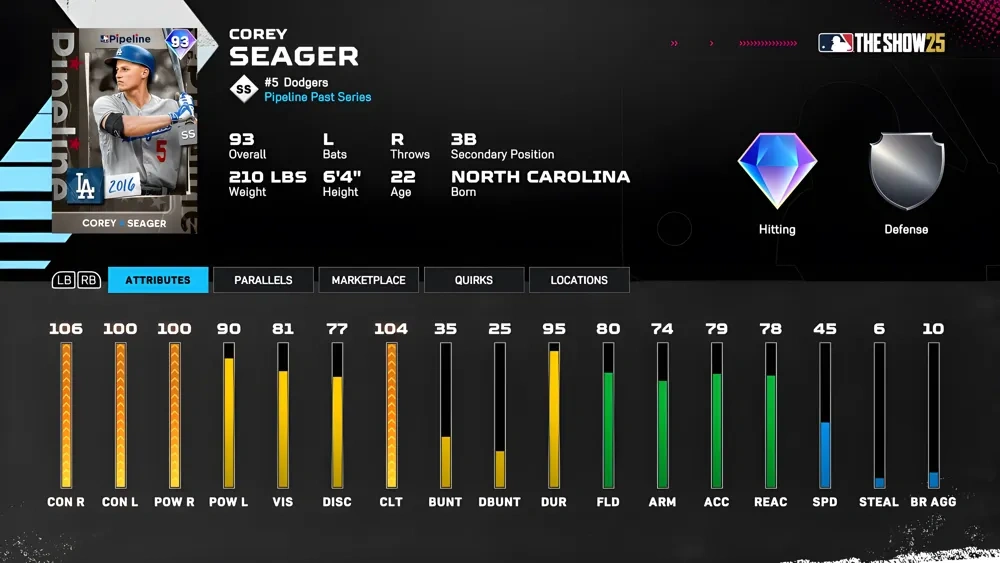Select the Attributes tab

[158, 280]
